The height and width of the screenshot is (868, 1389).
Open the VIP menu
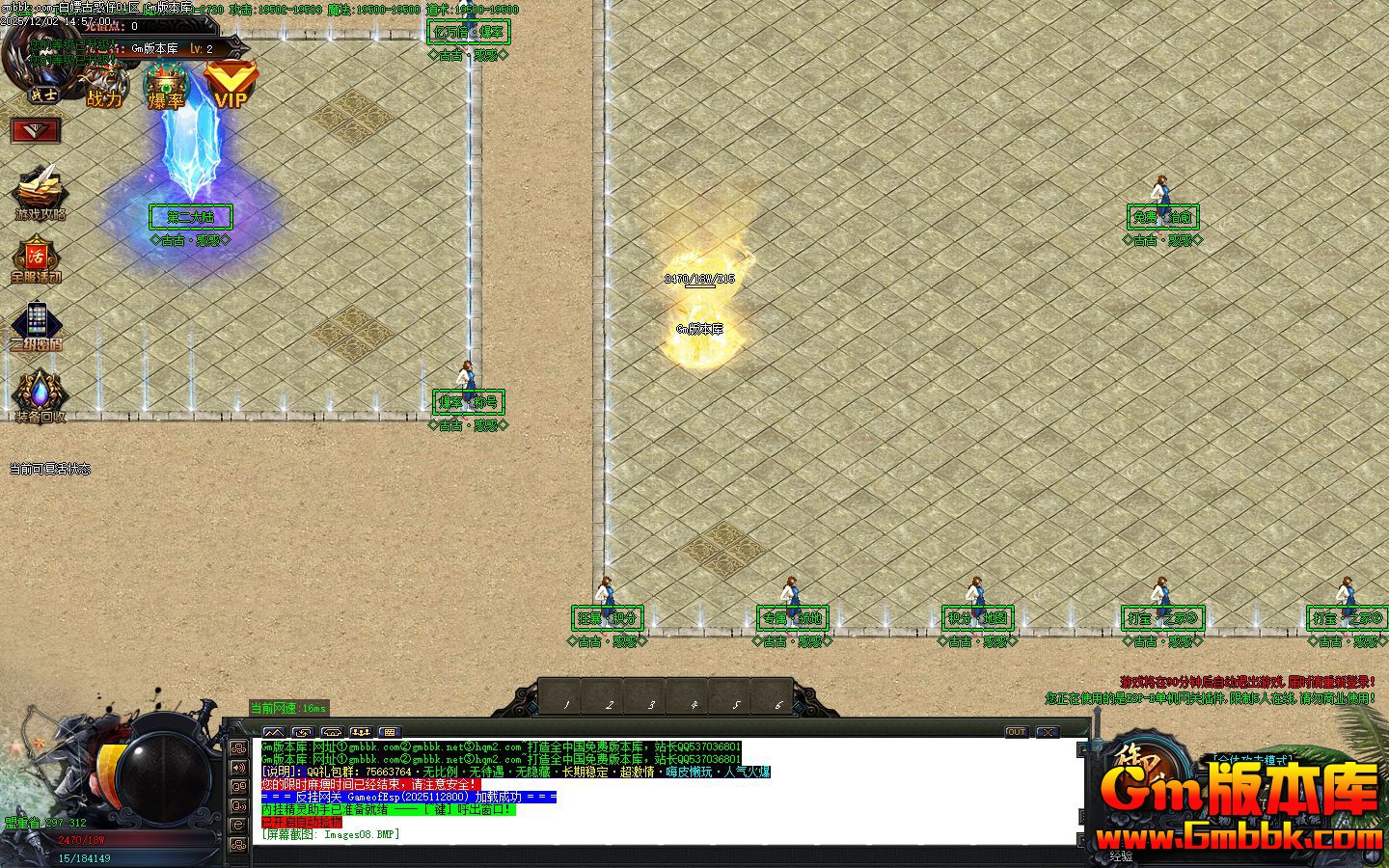pos(231,85)
